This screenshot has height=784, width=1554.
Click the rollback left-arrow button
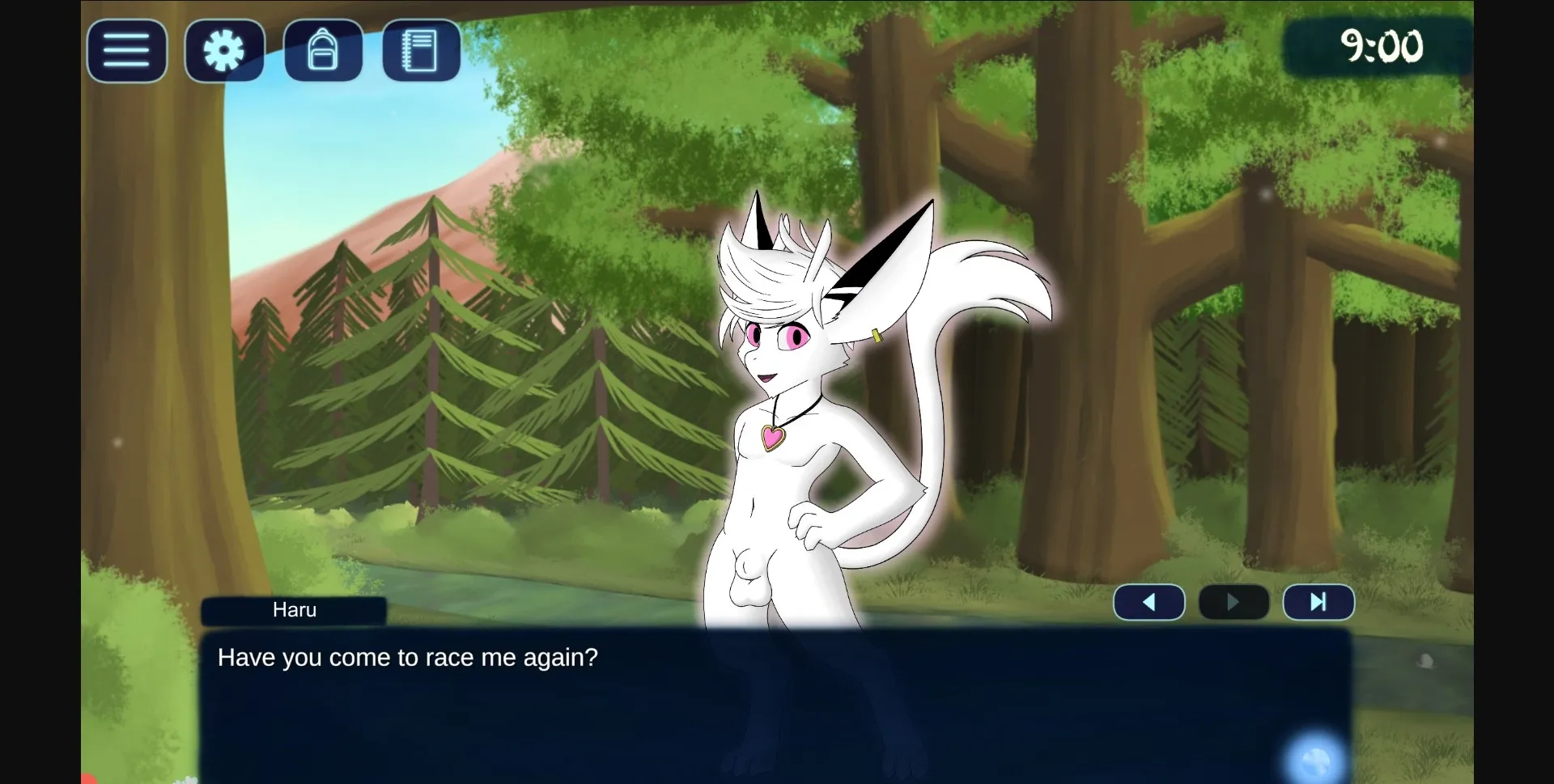[x=1149, y=602]
